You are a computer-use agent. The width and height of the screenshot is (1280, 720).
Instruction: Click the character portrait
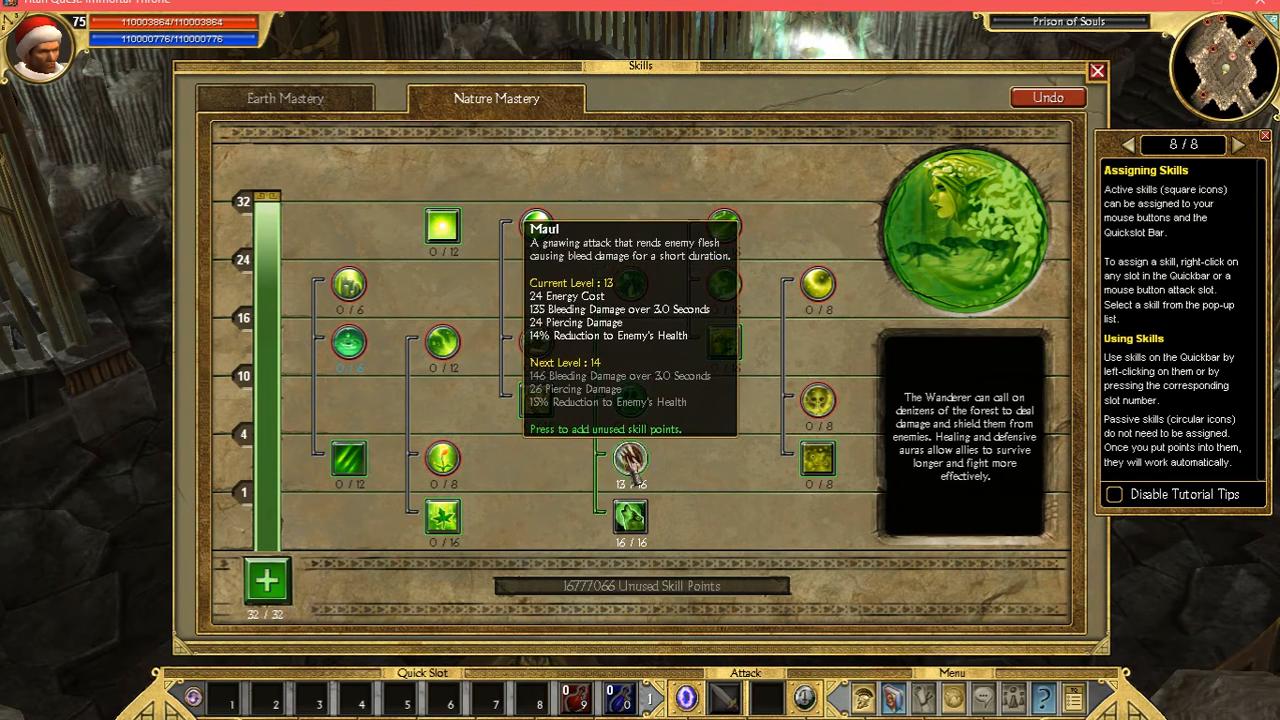coord(40,45)
